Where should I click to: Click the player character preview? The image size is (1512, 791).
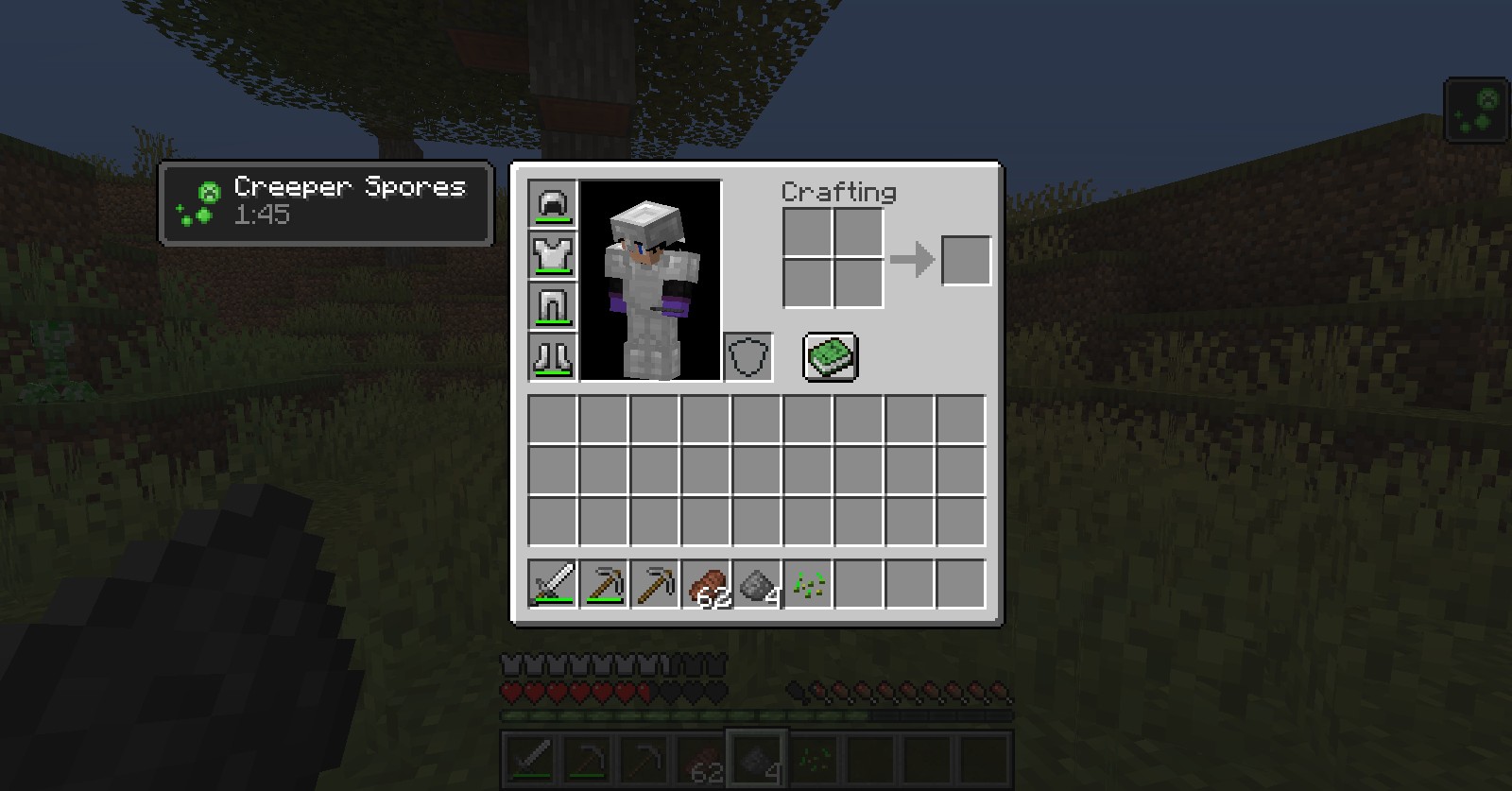pos(650,281)
